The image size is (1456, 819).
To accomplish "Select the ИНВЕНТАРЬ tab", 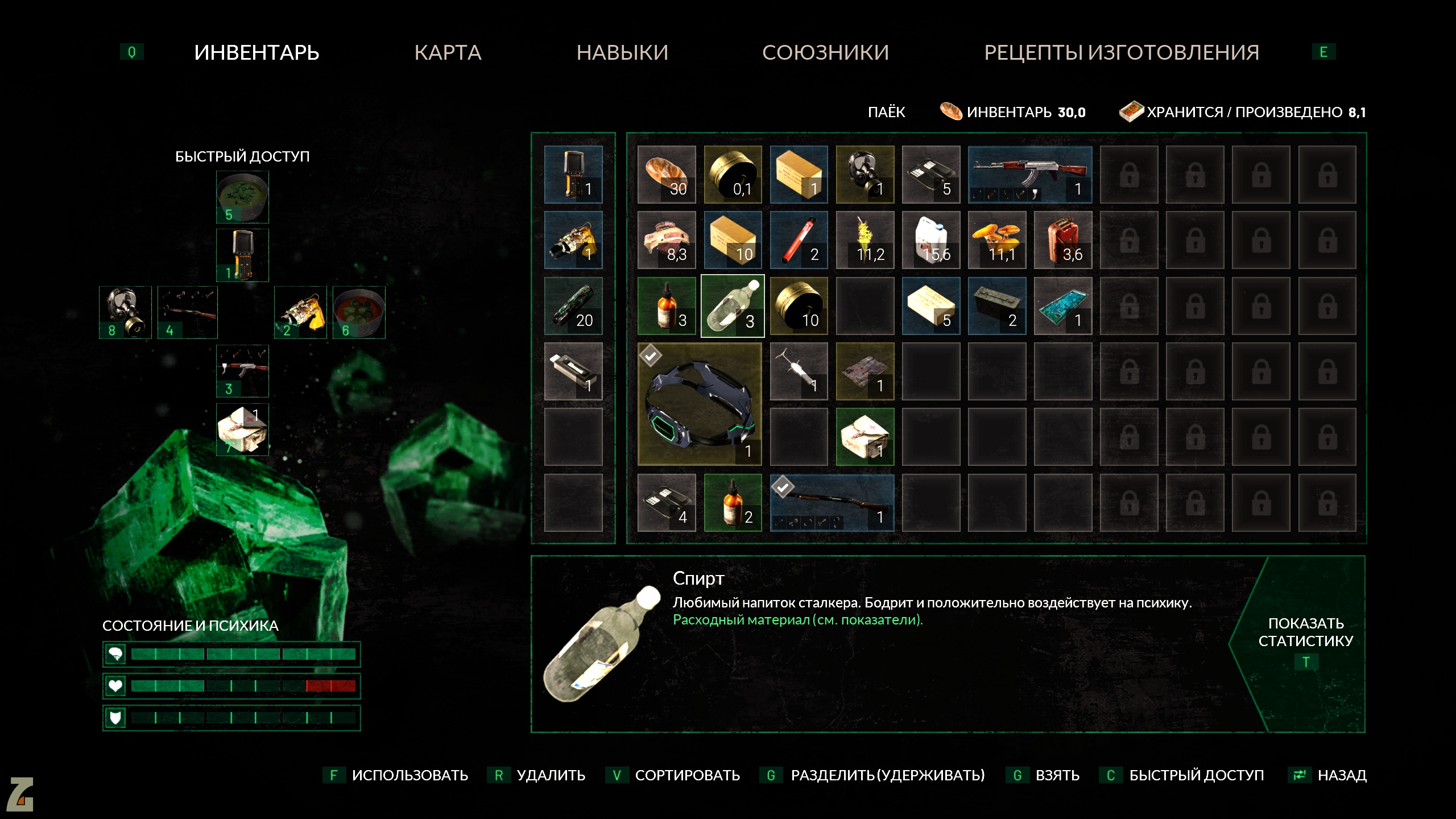I will click(x=257, y=52).
